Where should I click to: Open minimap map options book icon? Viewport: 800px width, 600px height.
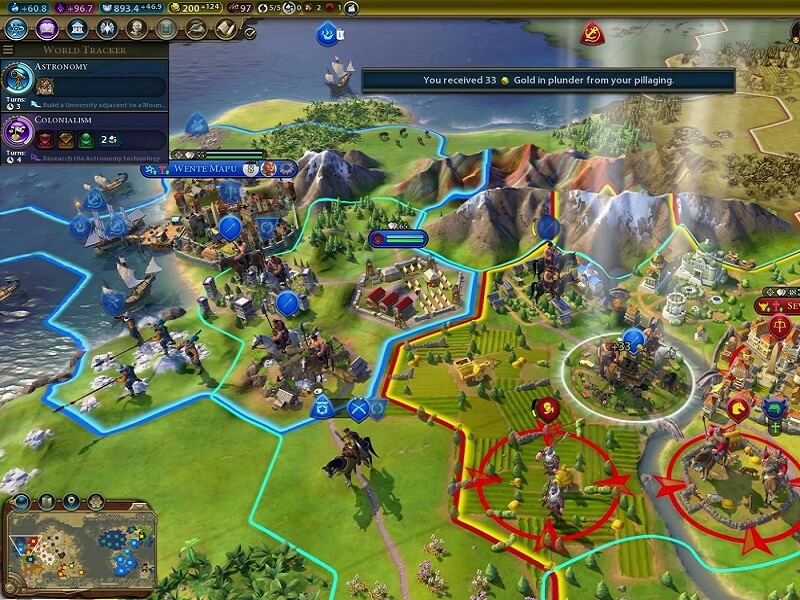(x=48, y=501)
